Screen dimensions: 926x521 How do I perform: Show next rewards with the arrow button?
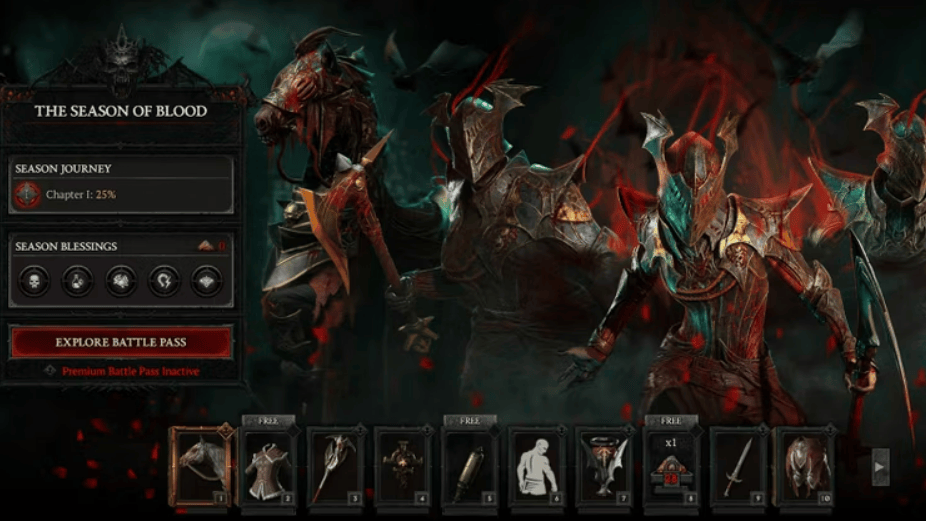coord(880,466)
